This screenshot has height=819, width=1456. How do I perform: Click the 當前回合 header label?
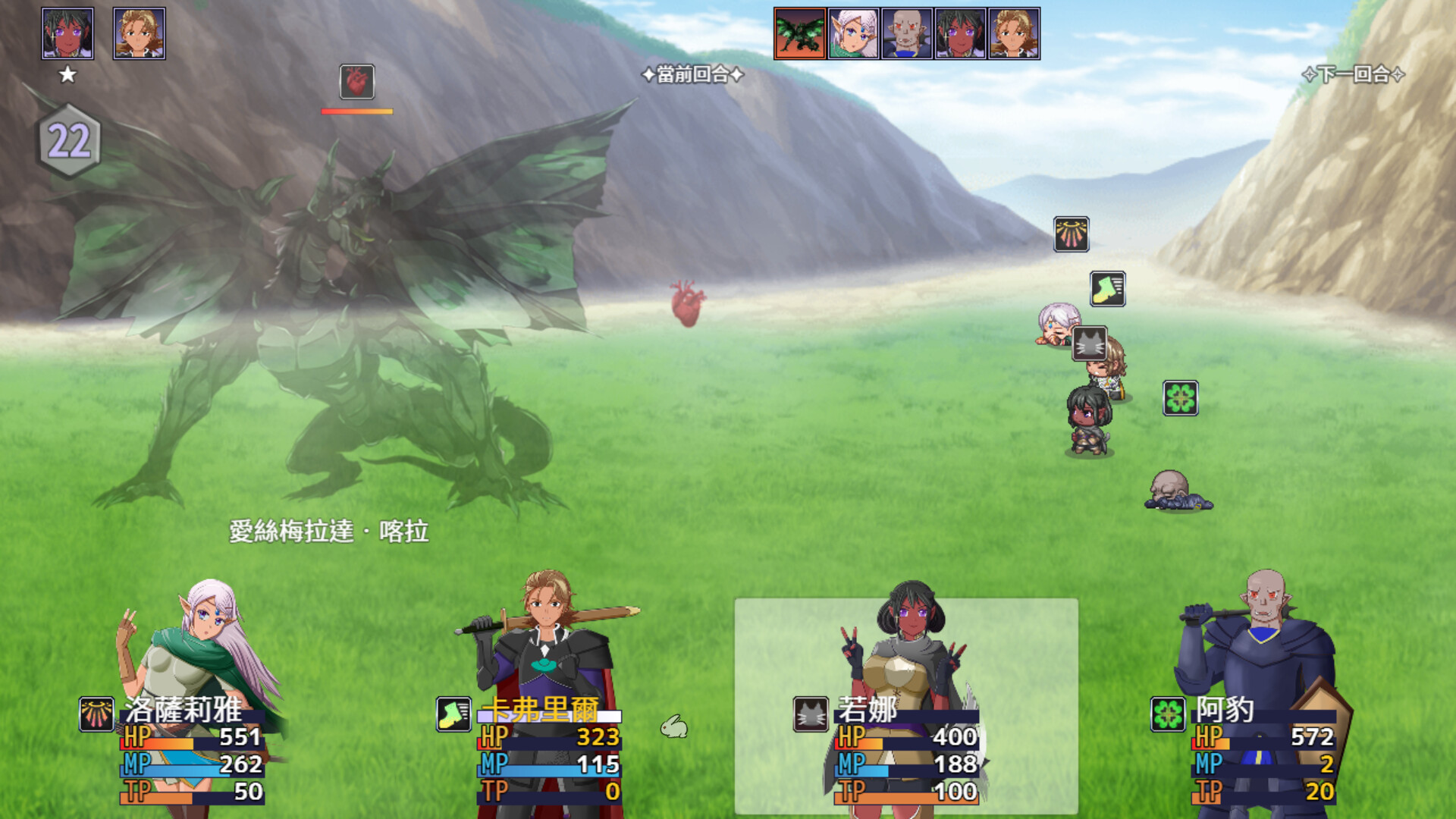pos(692,74)
